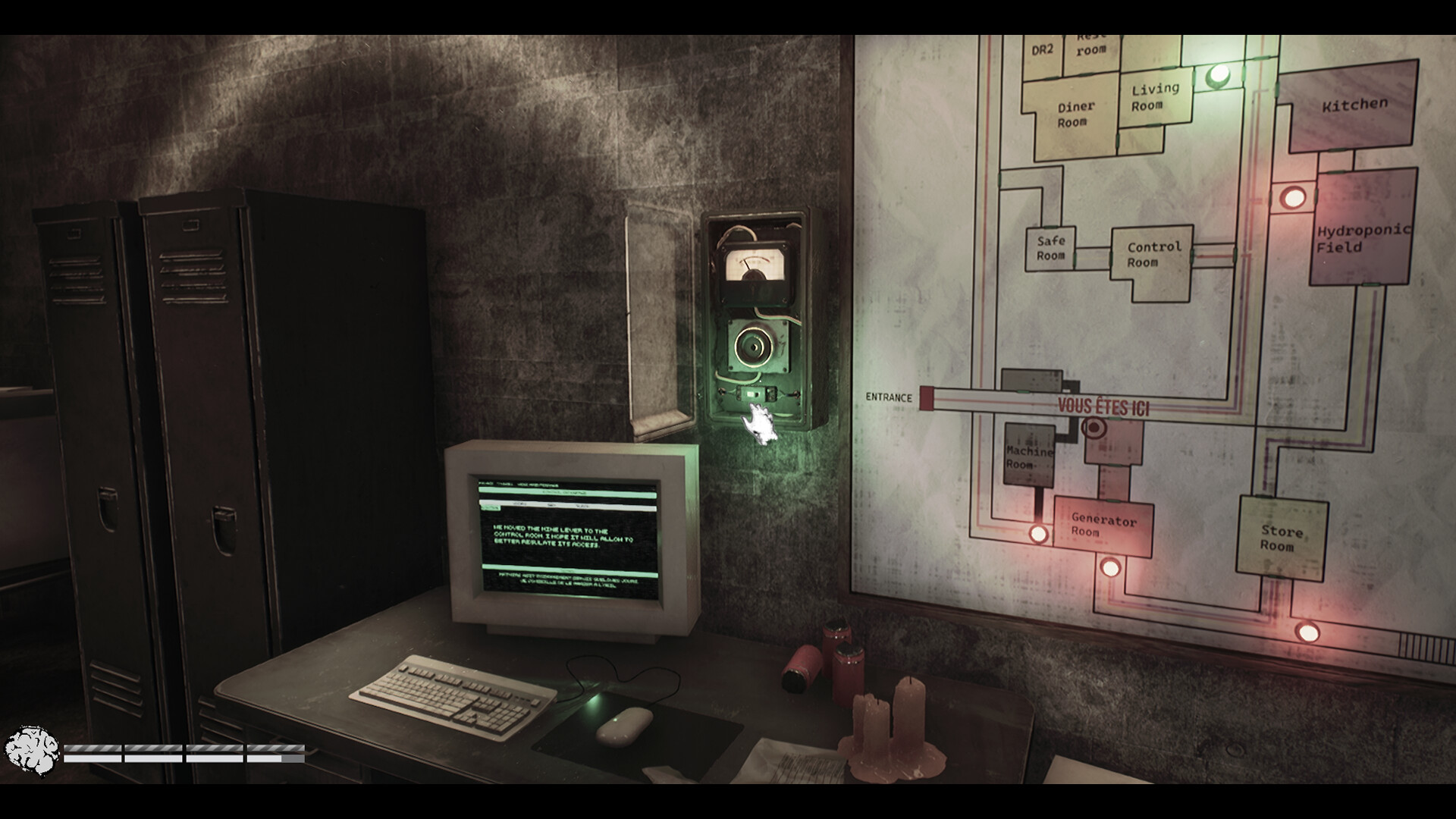The width and height of the screenshot is (1456, 819).
Task: Open the rightmost menu atop the monitor display
Action: coord(538,485)
